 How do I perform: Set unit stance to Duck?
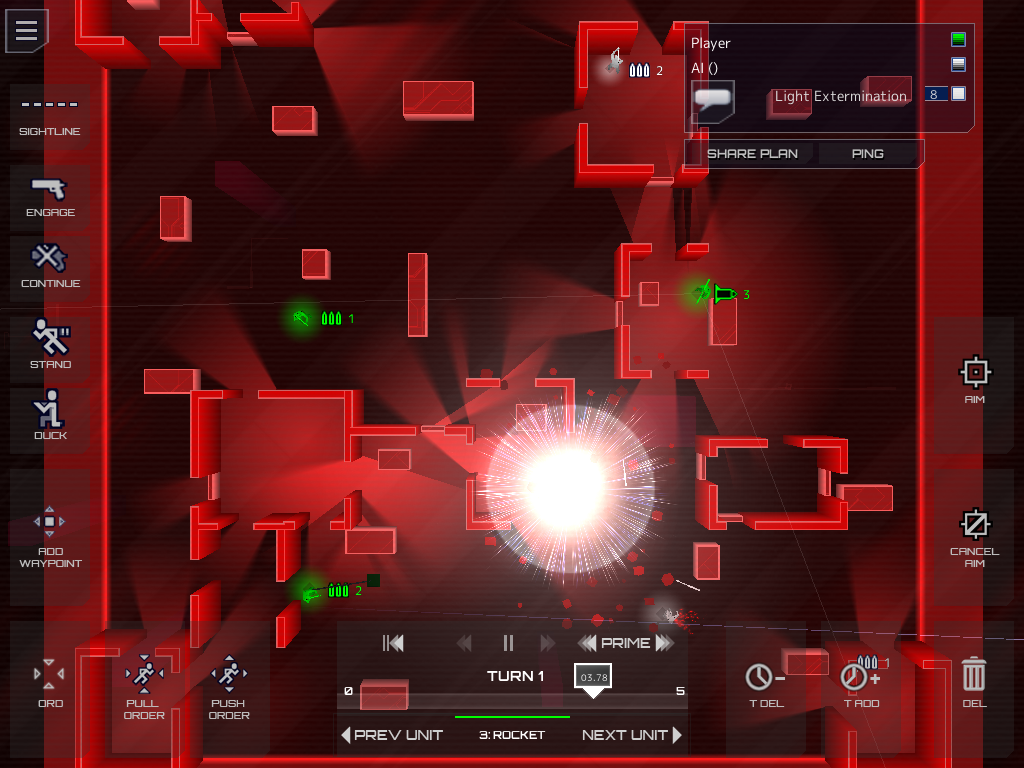pyautogui.click(x=50, y=415)
